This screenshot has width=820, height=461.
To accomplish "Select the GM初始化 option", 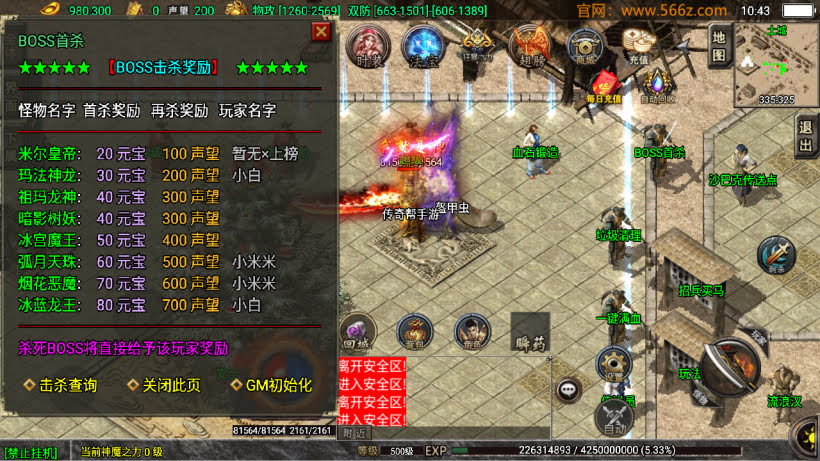I will 271,385.
